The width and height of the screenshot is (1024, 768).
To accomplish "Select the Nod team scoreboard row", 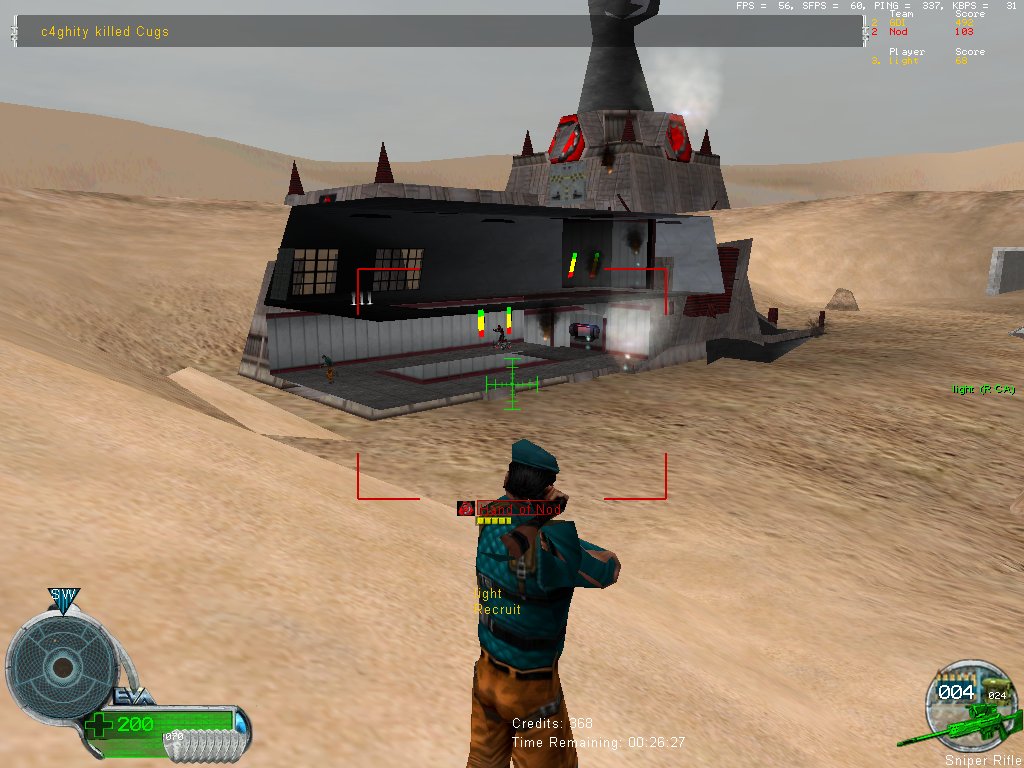I will point(930,32).
